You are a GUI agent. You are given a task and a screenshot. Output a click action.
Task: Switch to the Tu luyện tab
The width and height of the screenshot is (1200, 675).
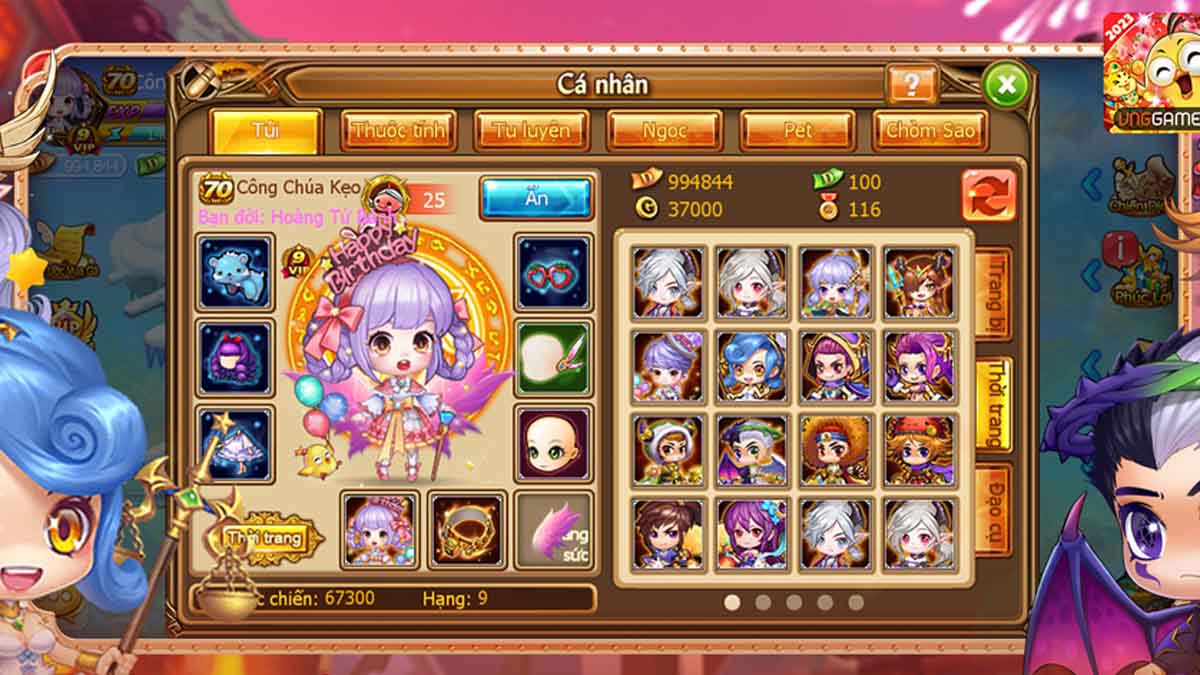pos(531,131)
